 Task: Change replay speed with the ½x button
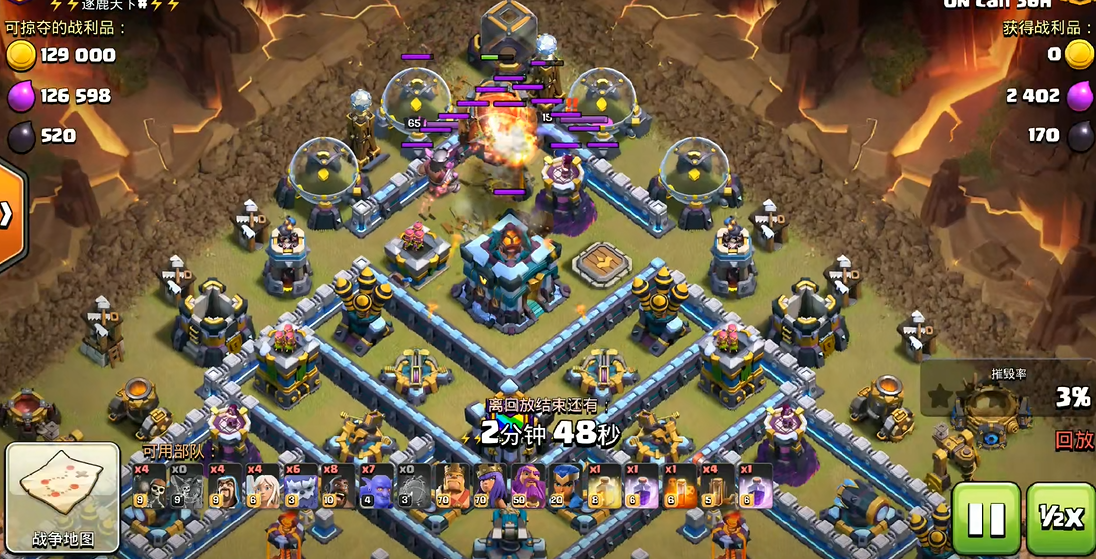point(1060,518)
